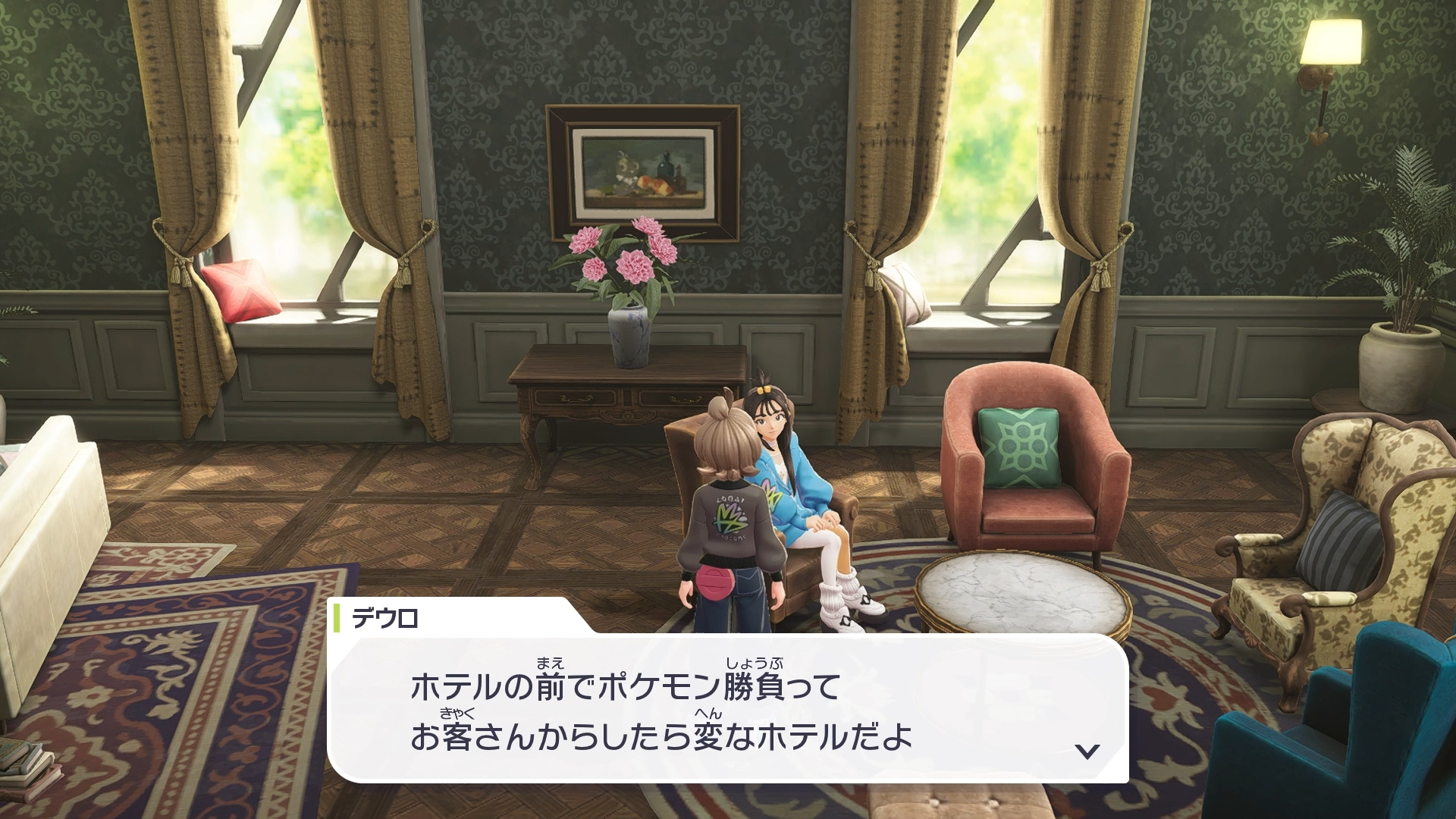Viewport: 1456px width, 819px height.
Task: Advance dialogue with the down arrow indicator
Action: [x=1087, y=751]
